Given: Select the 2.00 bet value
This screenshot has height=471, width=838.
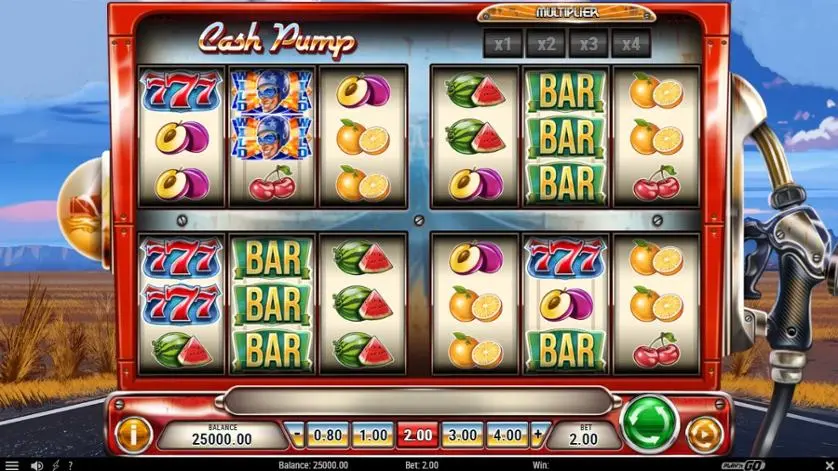Looking at the screenshot, I should click(x=418, y=435).
